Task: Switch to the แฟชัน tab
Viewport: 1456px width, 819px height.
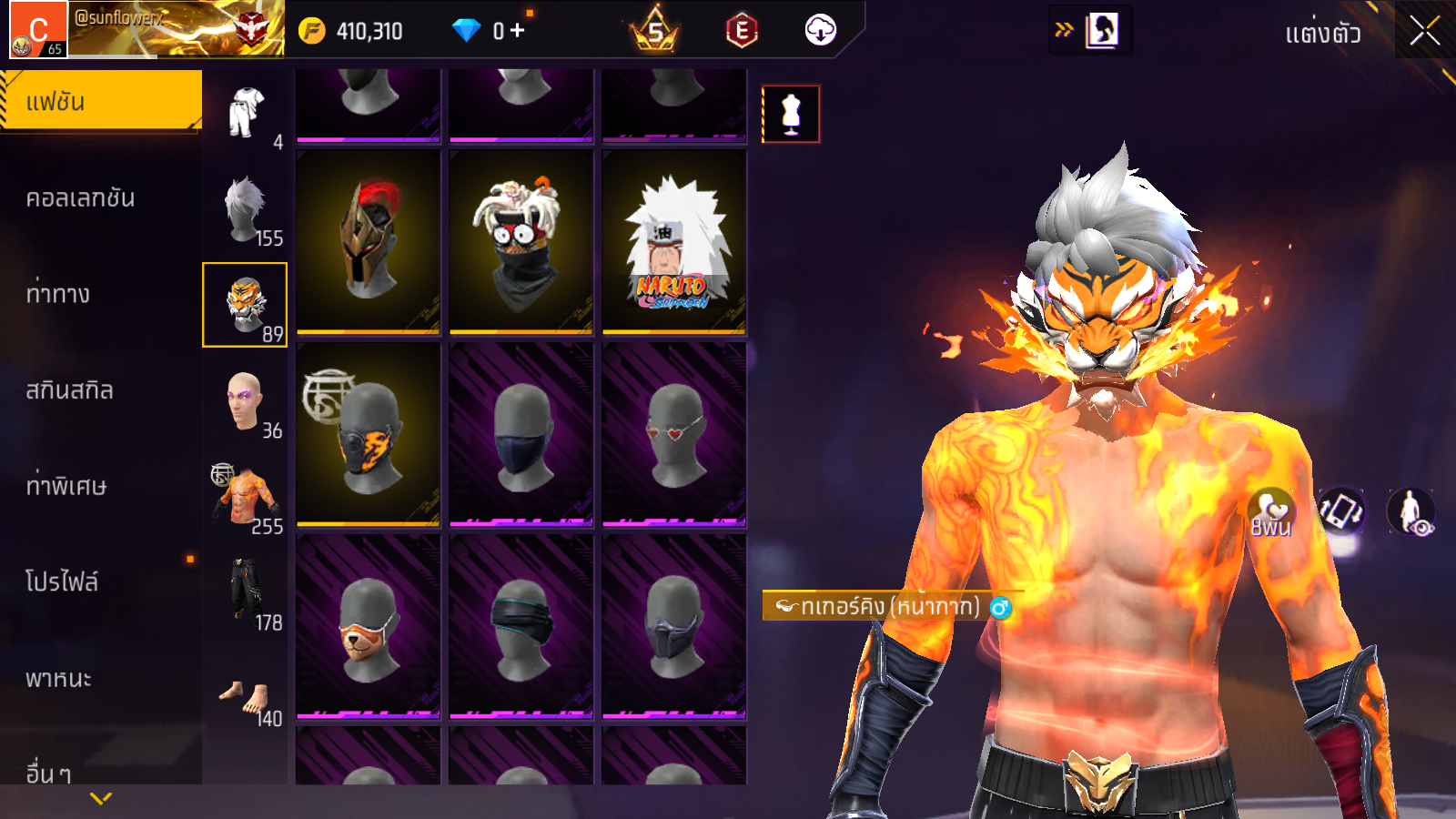Action: pos(101,101)
